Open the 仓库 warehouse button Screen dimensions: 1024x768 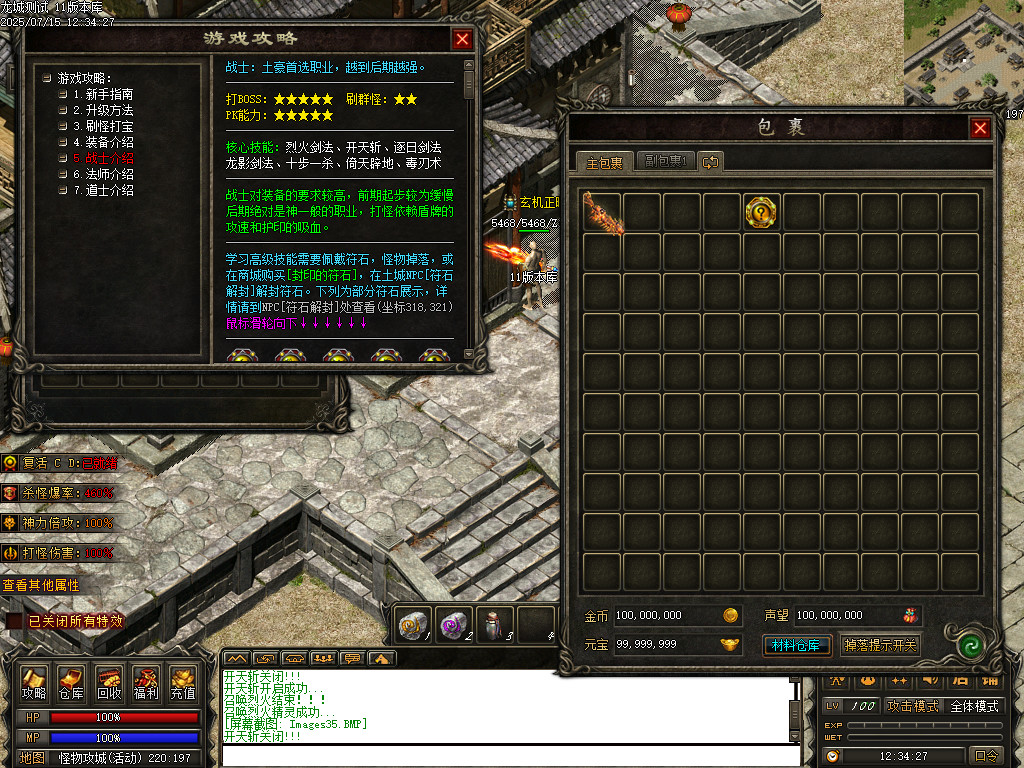tap(70, 682)
